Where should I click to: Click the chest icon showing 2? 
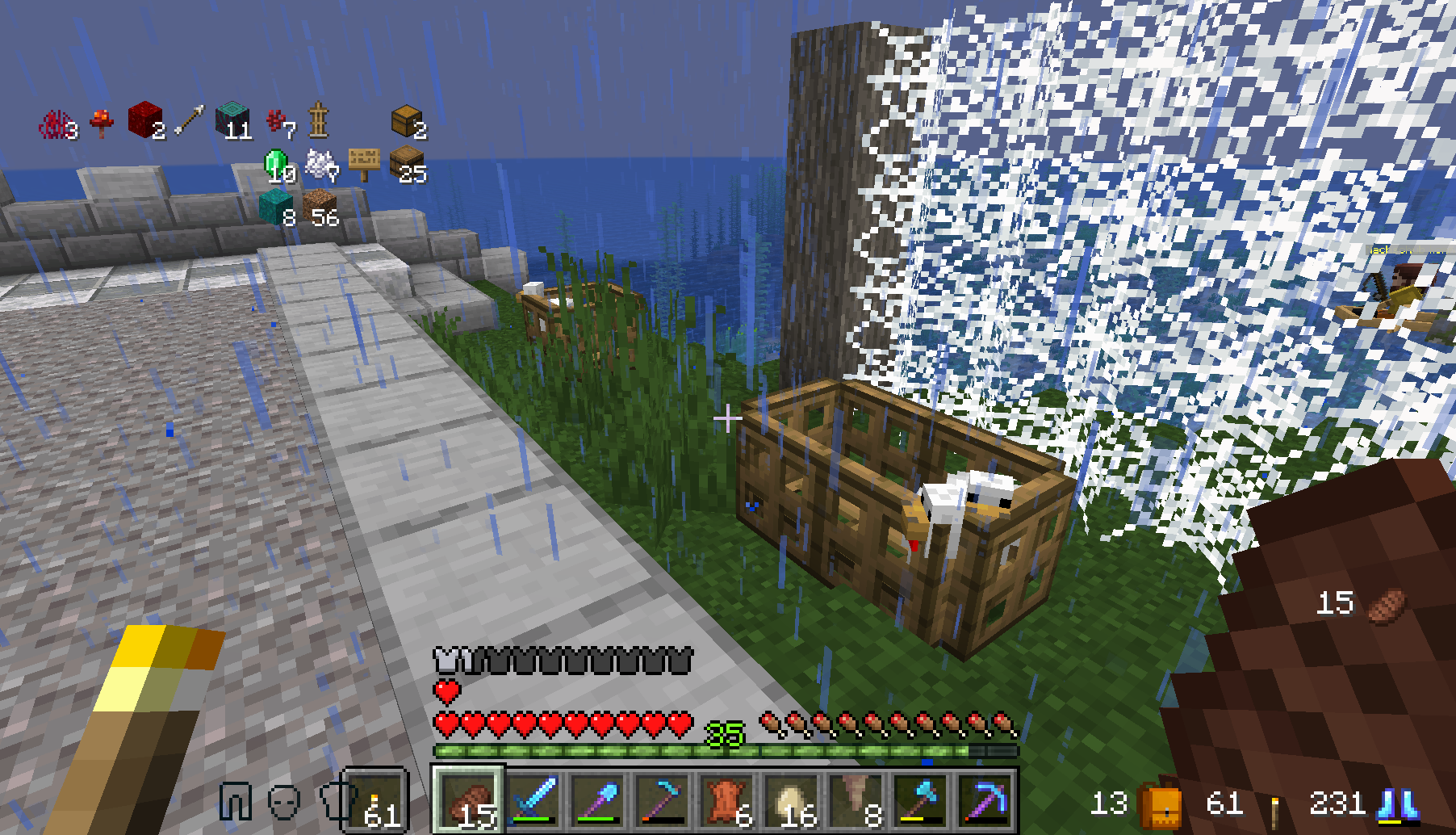[406, 121]
